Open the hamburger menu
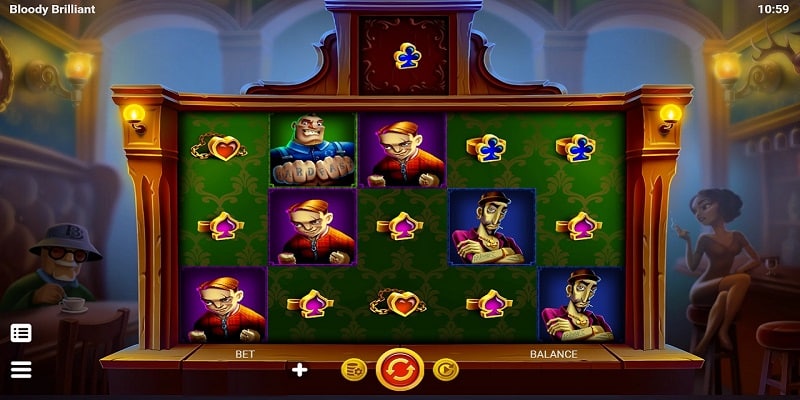The height and width of the screenshot is (400, 800). click(21, 370)
